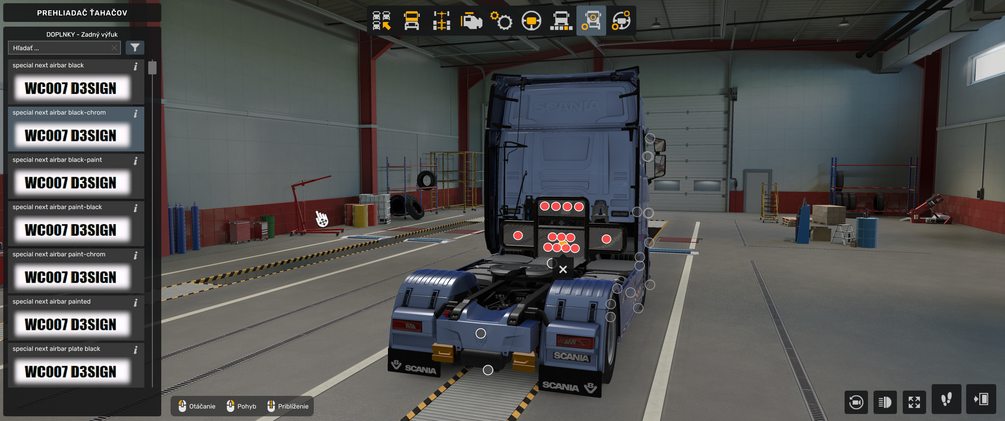Viewport: 1005px width, 421px height.
Task: Open the filter funnel button
Action: 135,47
